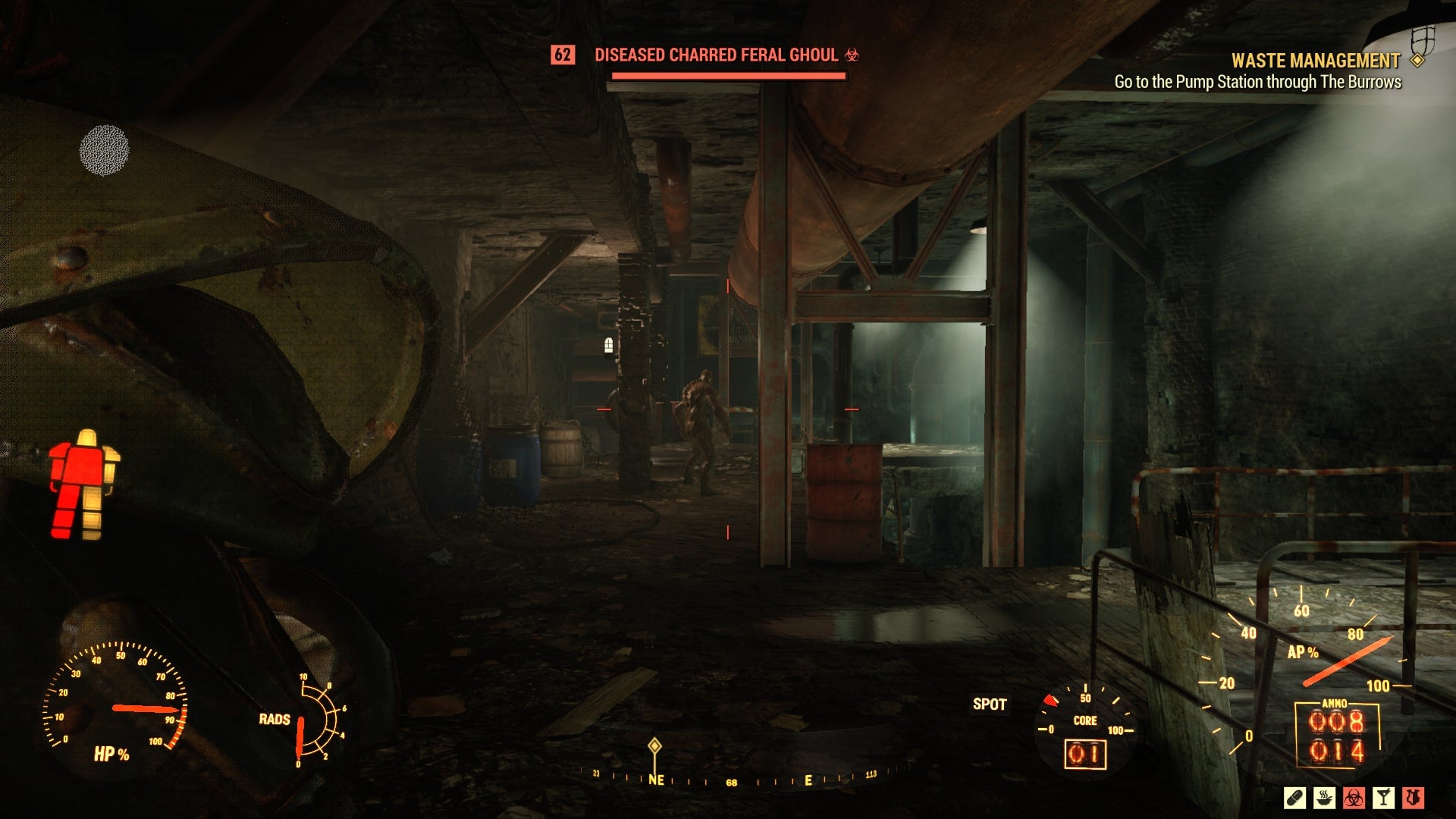Select the pill capsule status icon
Image resolution: width=1456 pixels, height=819 pixels.
pyautogui.click(x=1295, y=797)
